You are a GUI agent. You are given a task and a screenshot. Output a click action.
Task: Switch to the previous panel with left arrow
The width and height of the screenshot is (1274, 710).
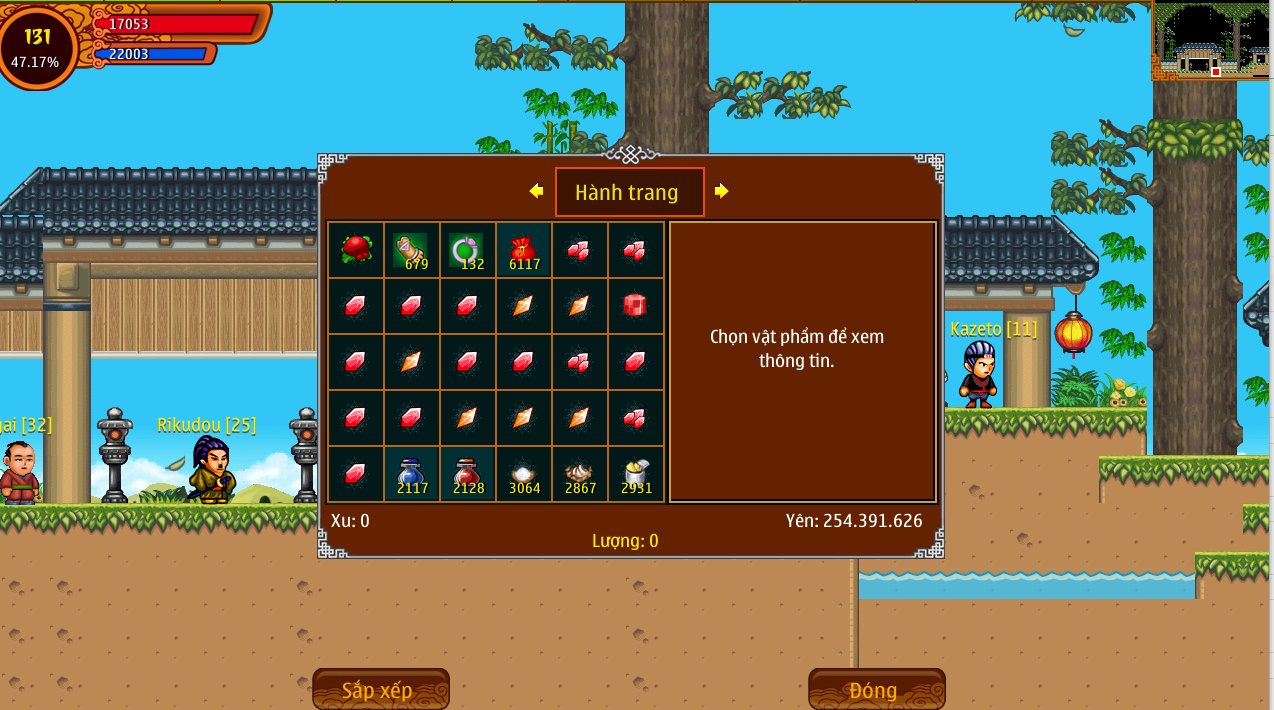[537, 191]
